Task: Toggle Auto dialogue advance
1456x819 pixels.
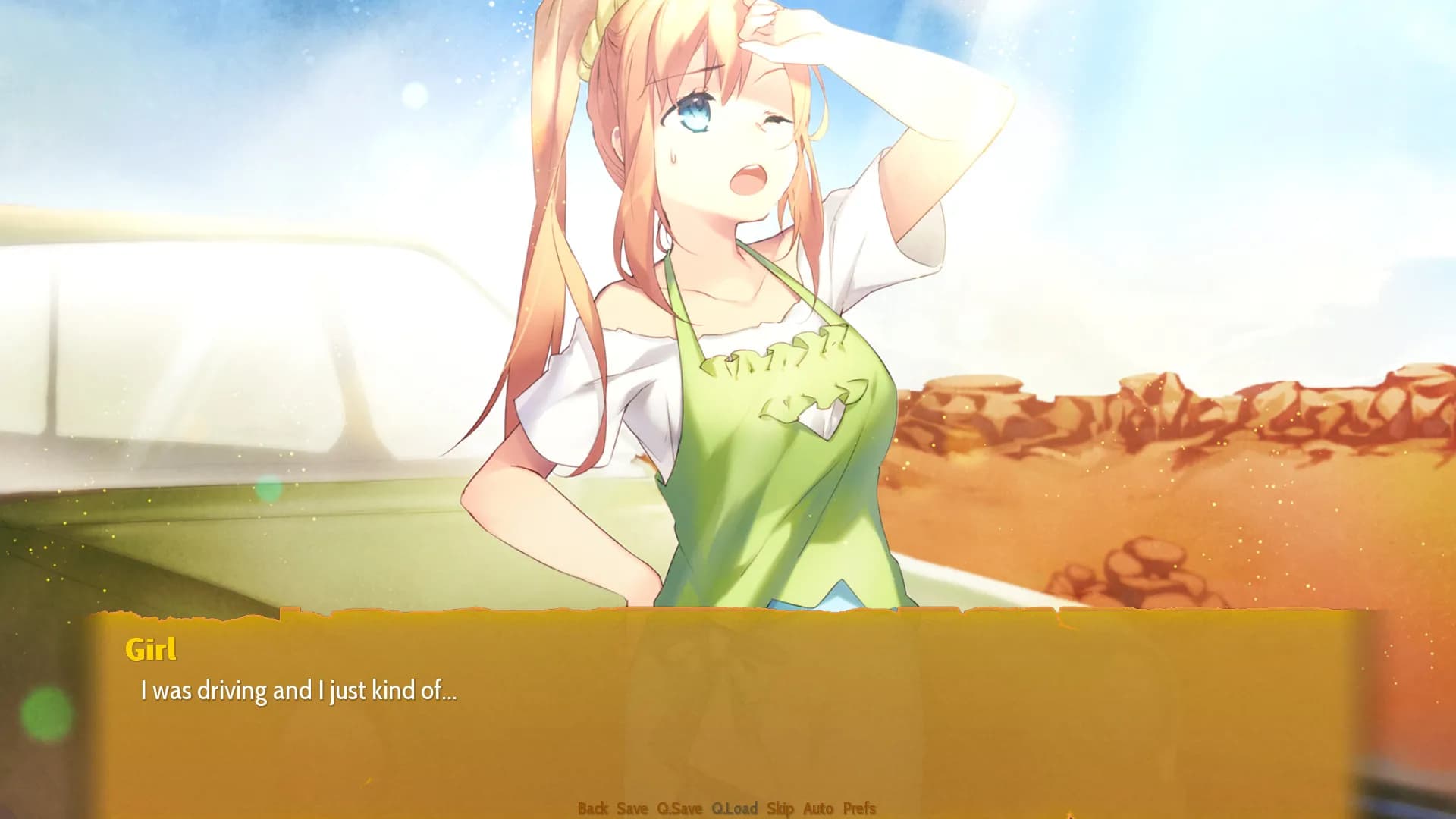Action: (818, 808)
